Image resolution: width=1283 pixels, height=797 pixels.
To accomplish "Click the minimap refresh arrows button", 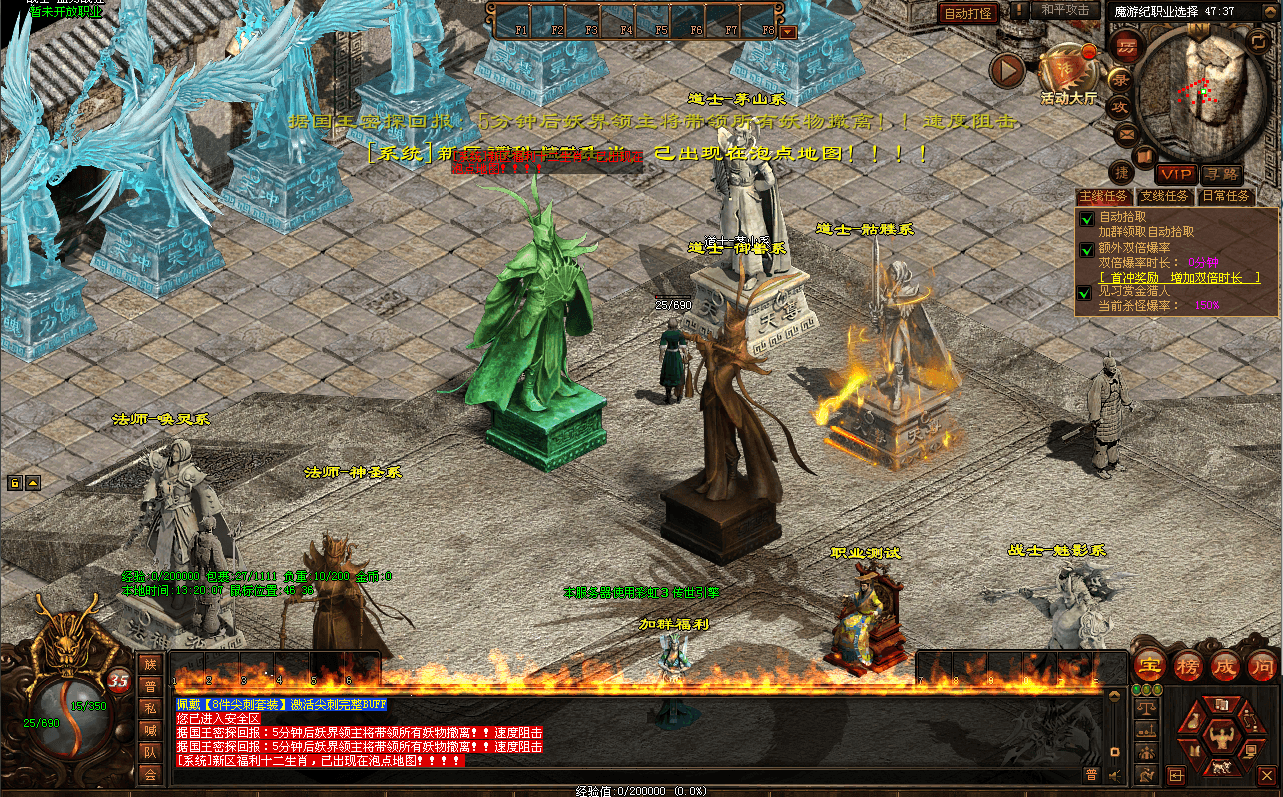I will click(1257, 41).
